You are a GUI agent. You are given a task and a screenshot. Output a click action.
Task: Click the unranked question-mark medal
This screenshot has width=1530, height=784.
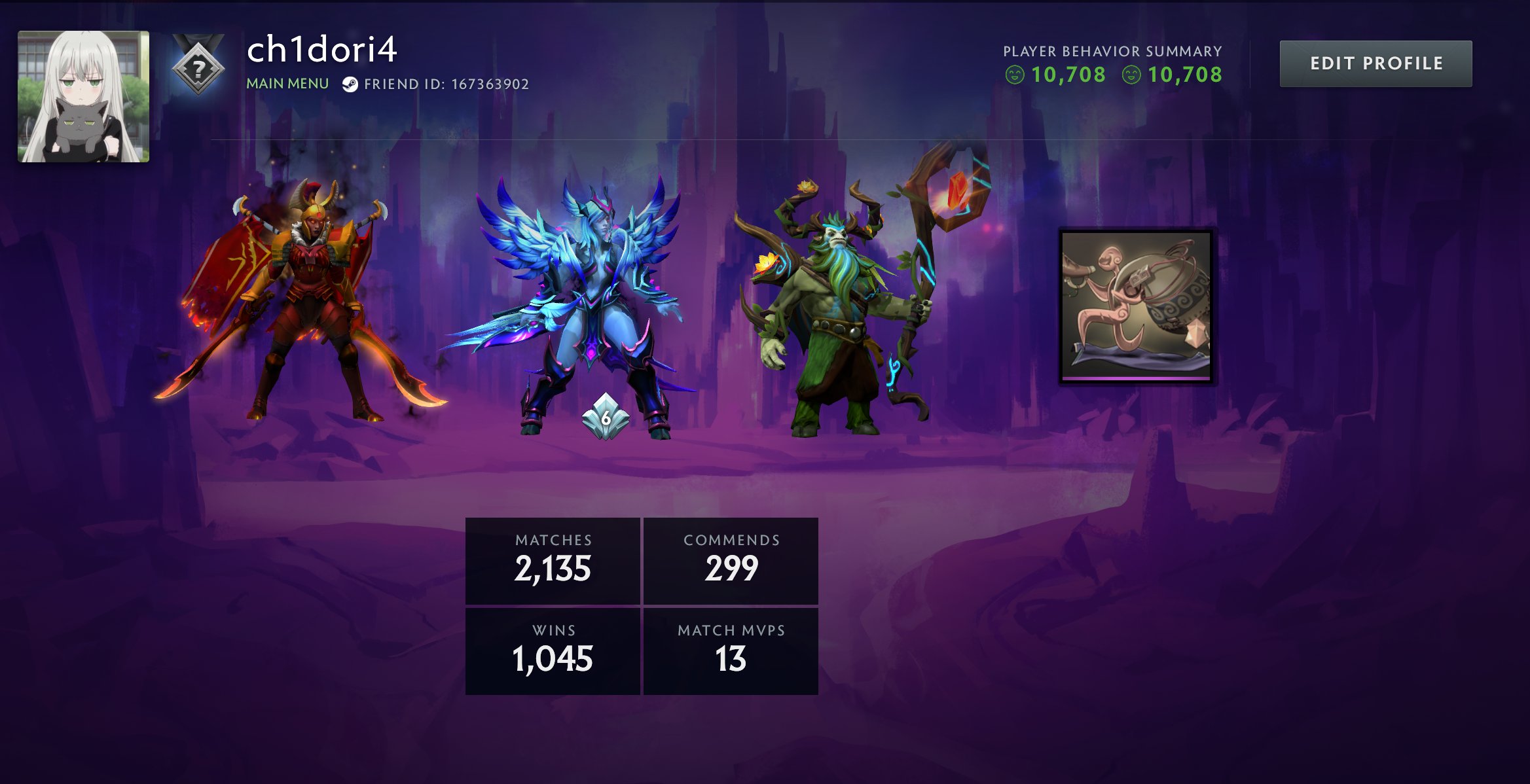click(197, 67)
